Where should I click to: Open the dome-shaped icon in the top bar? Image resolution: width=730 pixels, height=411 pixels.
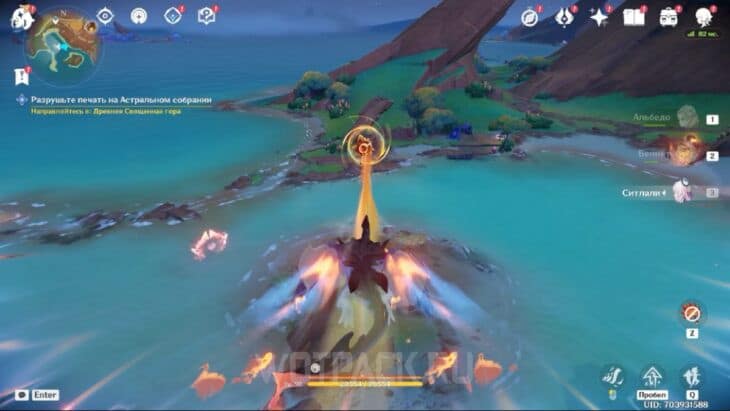pyautogui.click(x=139, y=16)
